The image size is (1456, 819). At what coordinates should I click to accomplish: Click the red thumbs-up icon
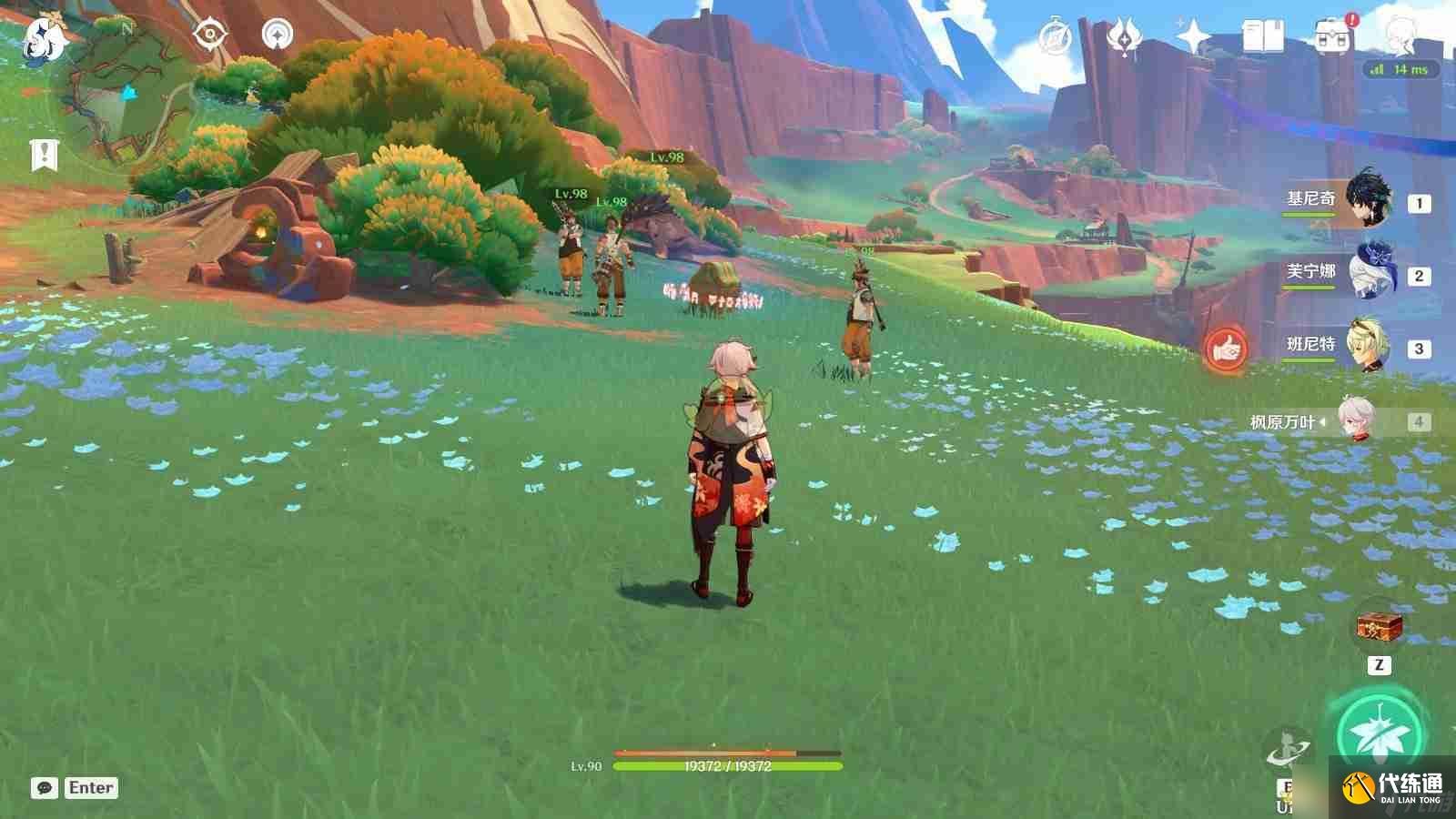pos(1226,349)
